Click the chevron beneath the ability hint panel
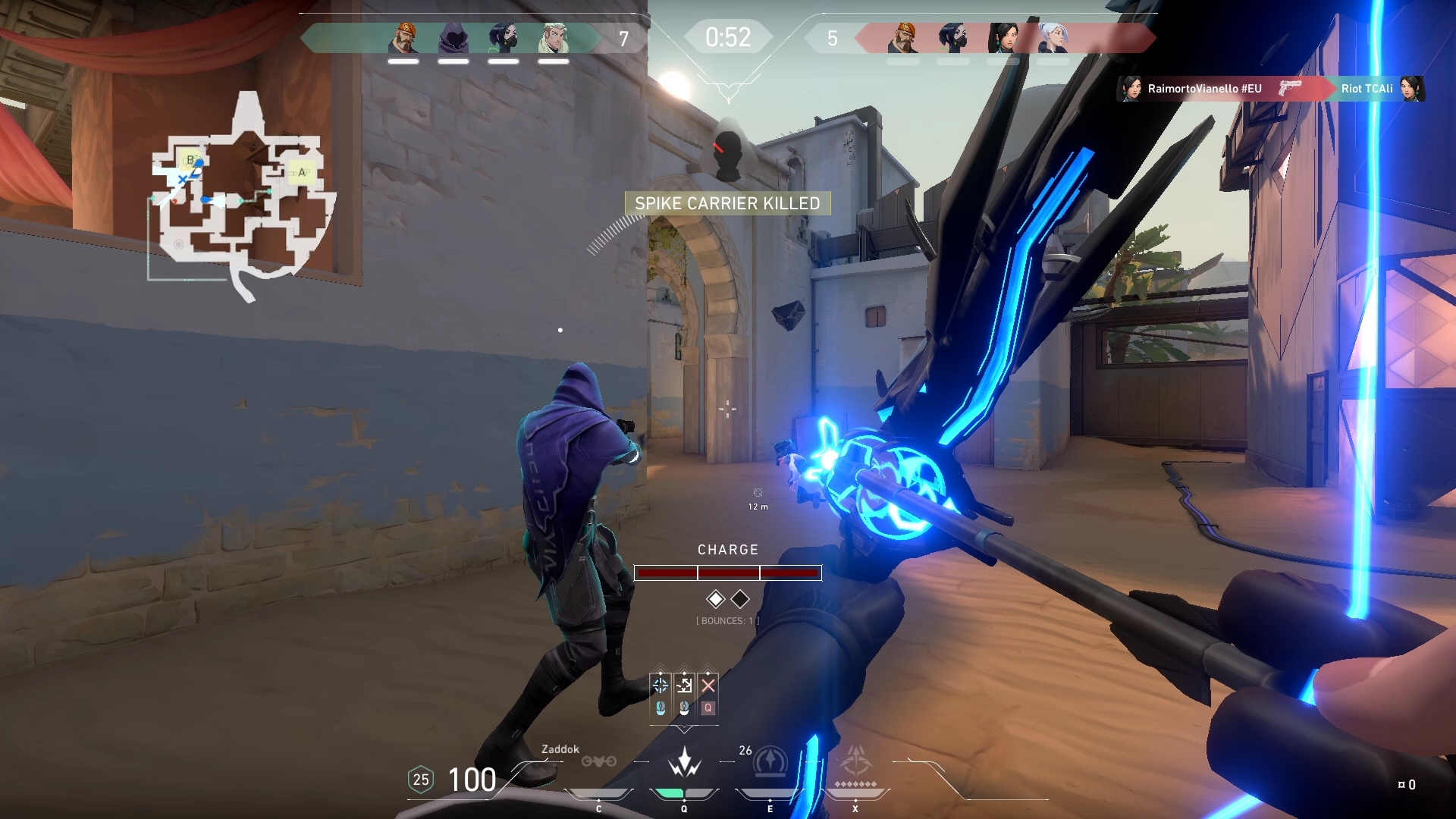 (x=684, y=730)
